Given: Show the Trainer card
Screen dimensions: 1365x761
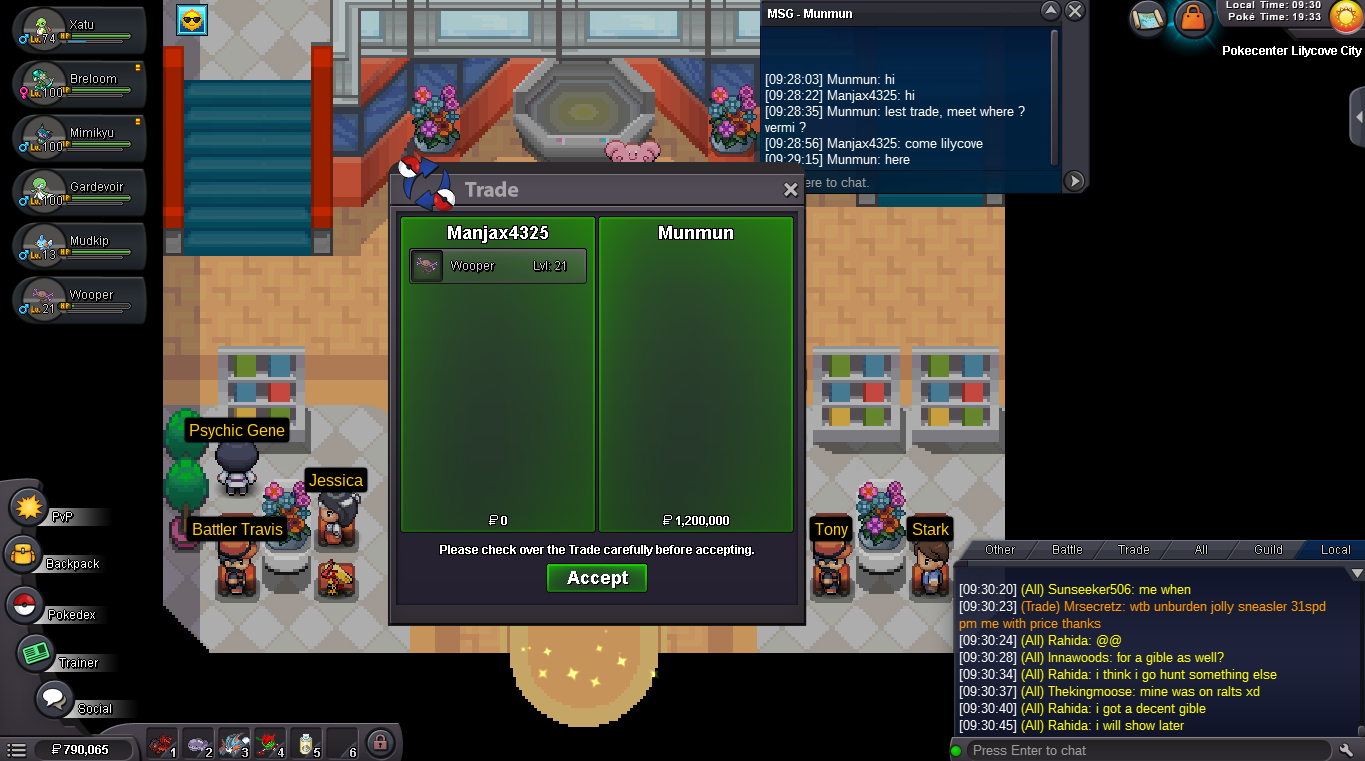Looking at the screenshot, I should [37, 654].
